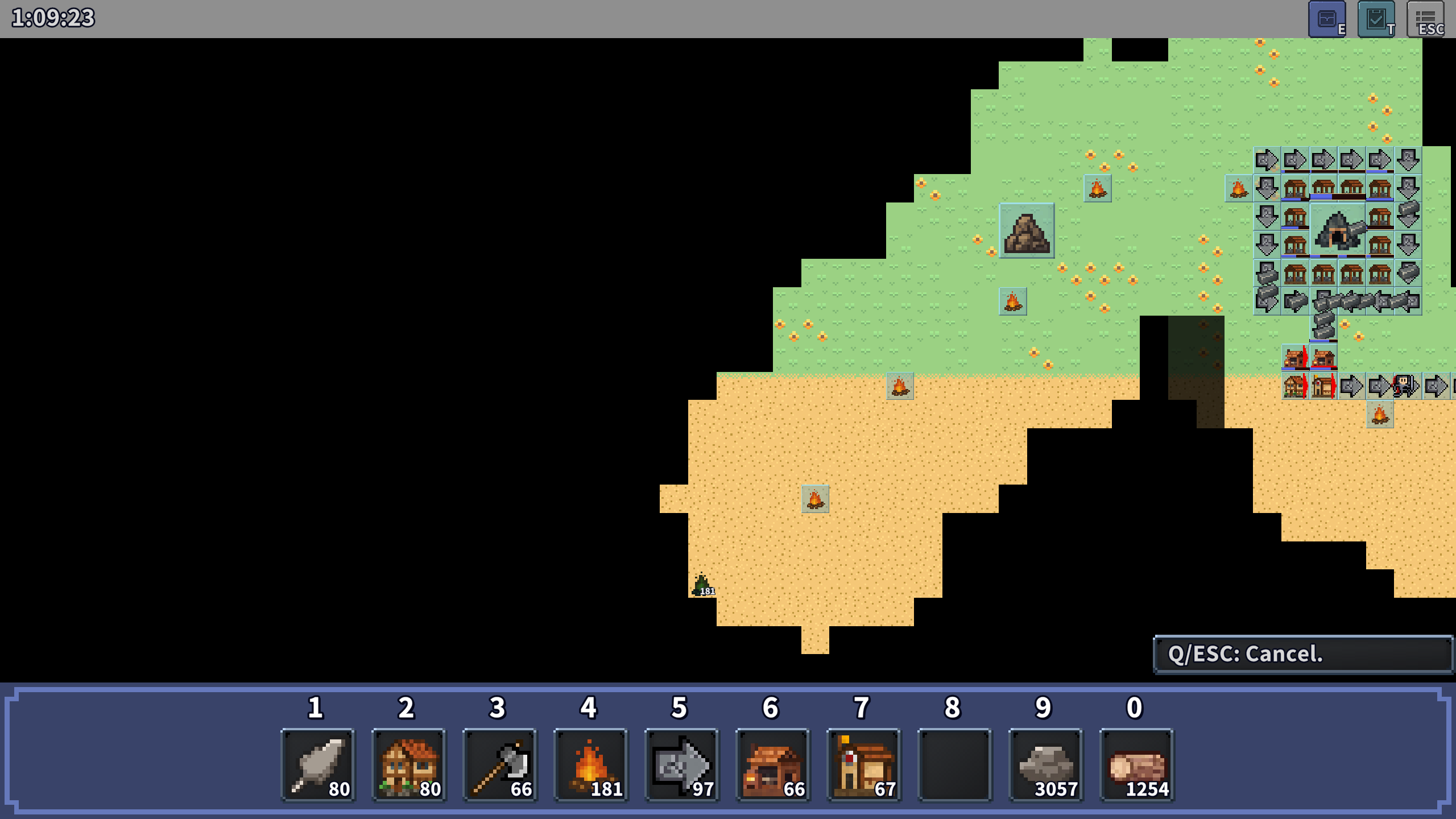Image resolution: width=1456 pixels, height=819 pixels.
Task: Select the wood log resource showing 1254
Action: 1136,764
